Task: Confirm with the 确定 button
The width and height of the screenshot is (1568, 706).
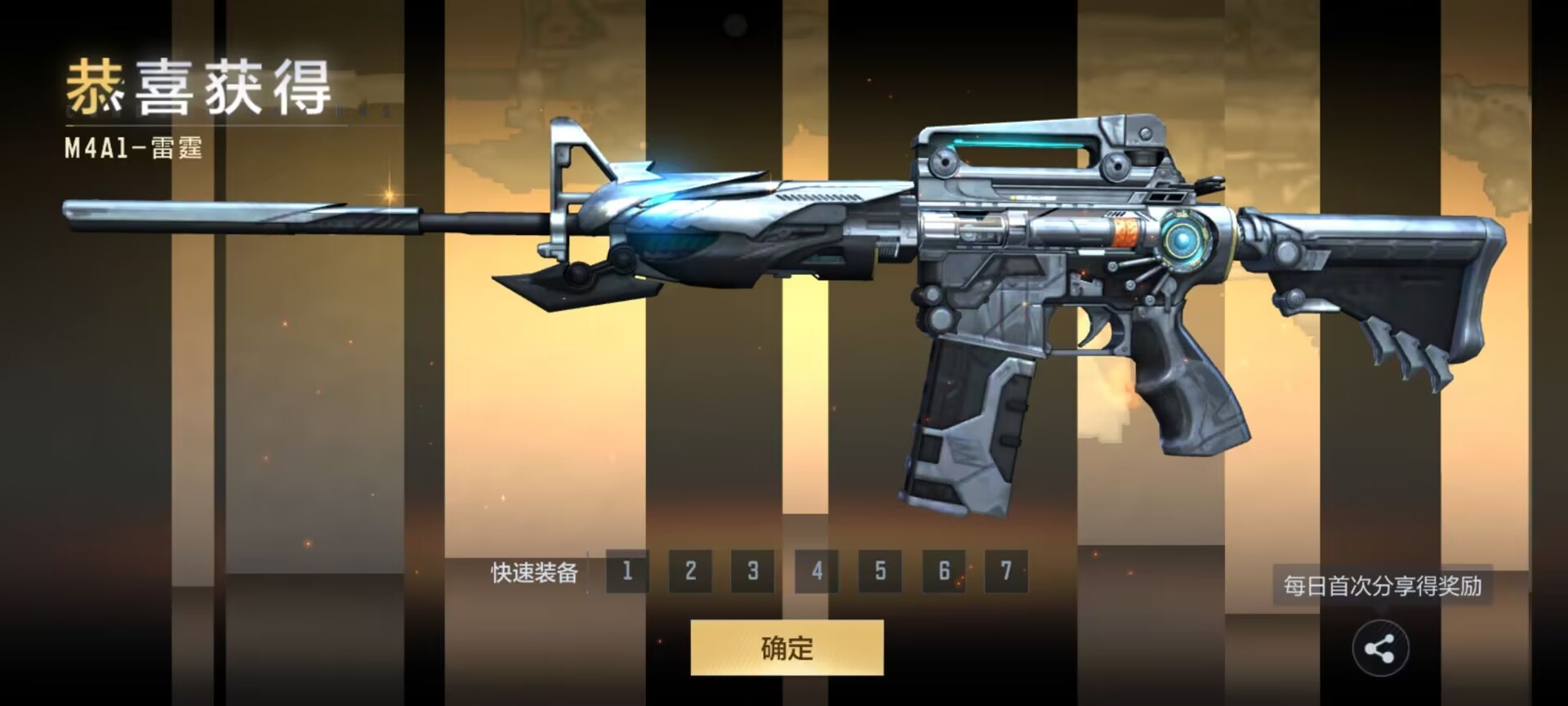Action: pos(786,647)
